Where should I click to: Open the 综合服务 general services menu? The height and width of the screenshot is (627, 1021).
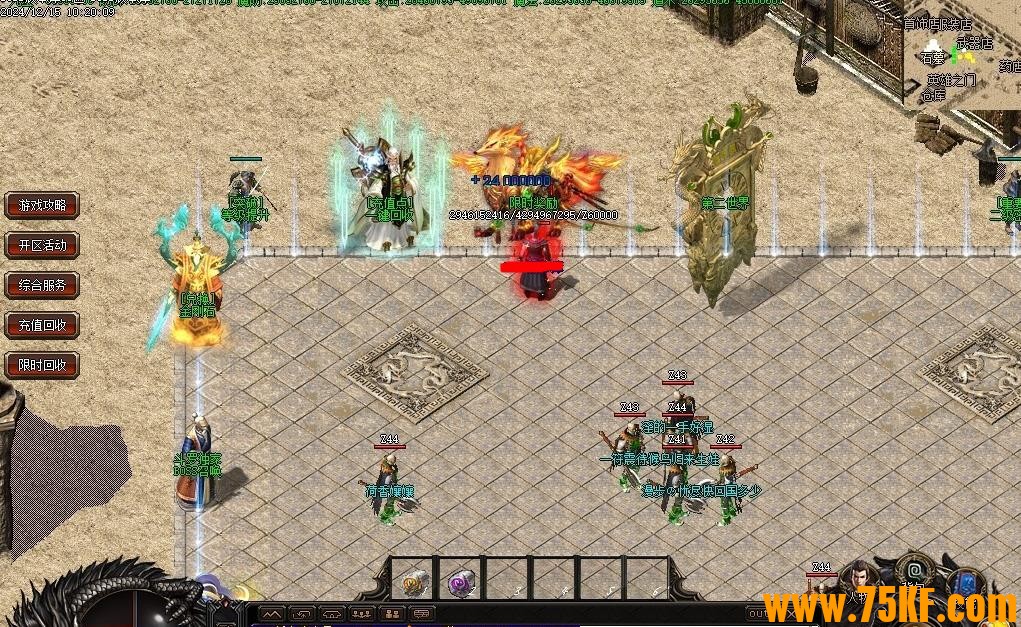tap(42, 285)
